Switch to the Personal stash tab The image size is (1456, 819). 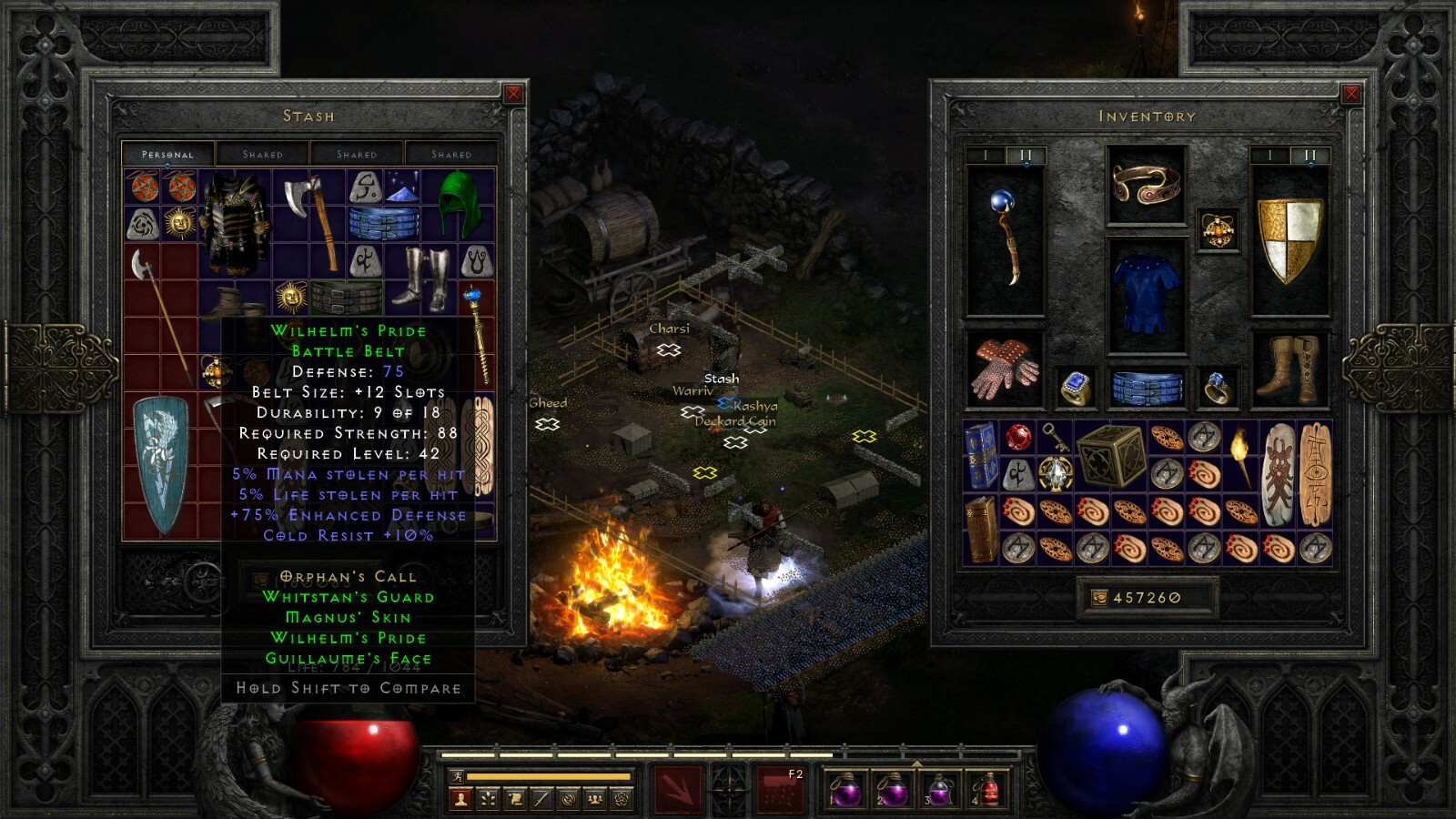(x=167, y=154)
